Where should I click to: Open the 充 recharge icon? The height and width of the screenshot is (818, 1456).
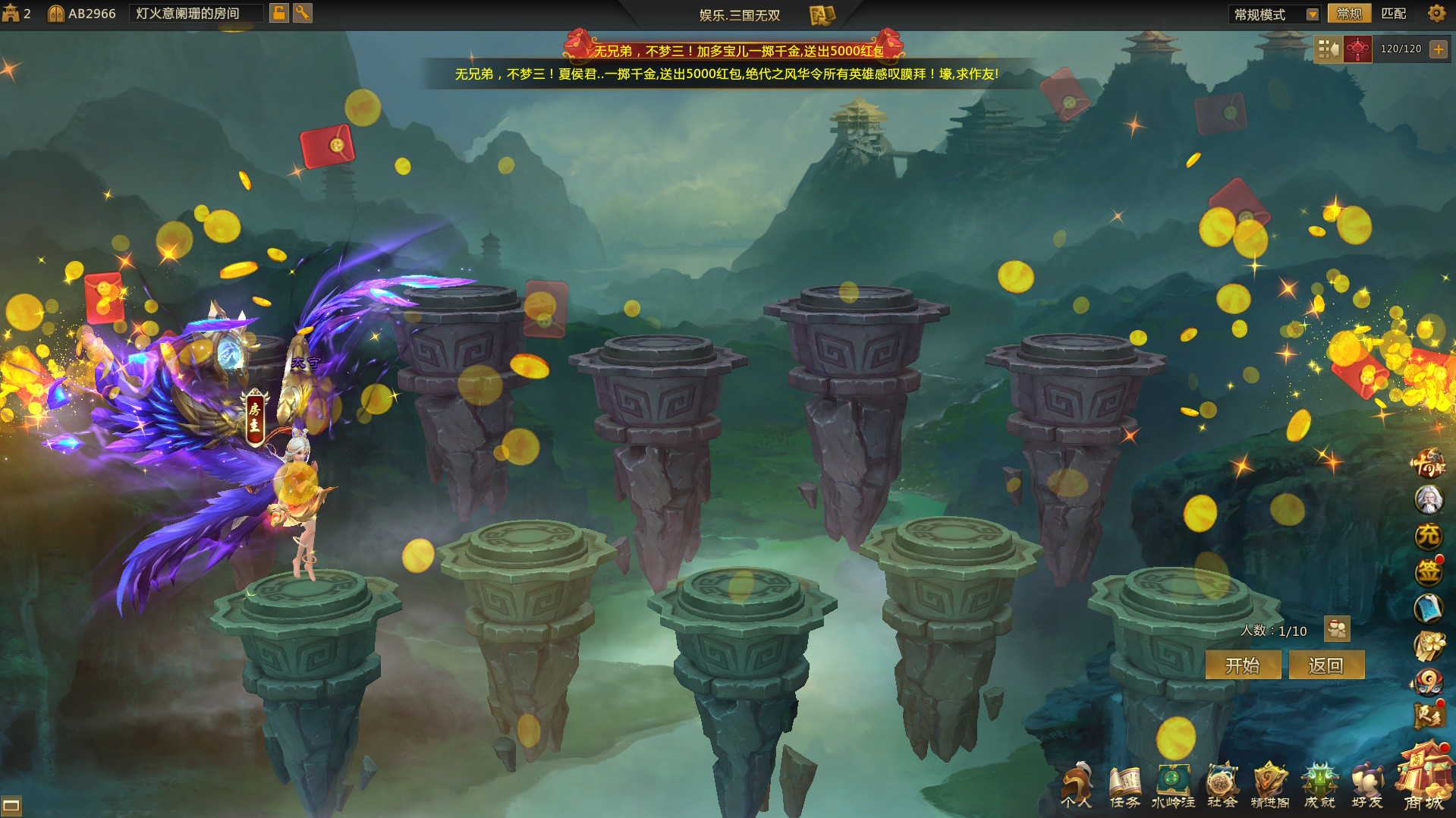(1428, 536)
